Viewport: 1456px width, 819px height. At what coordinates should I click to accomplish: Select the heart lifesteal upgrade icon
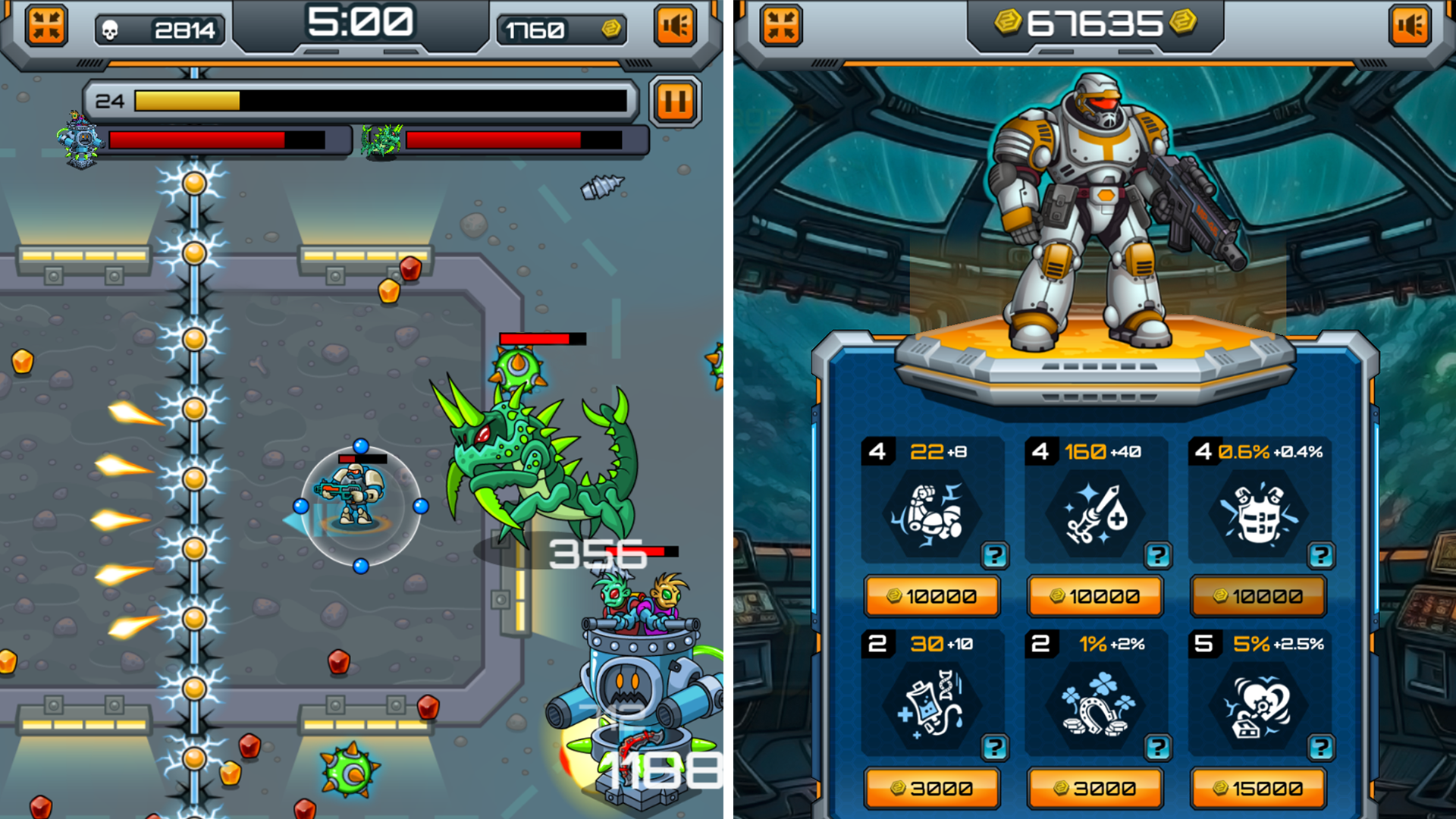click(1258, 704)
